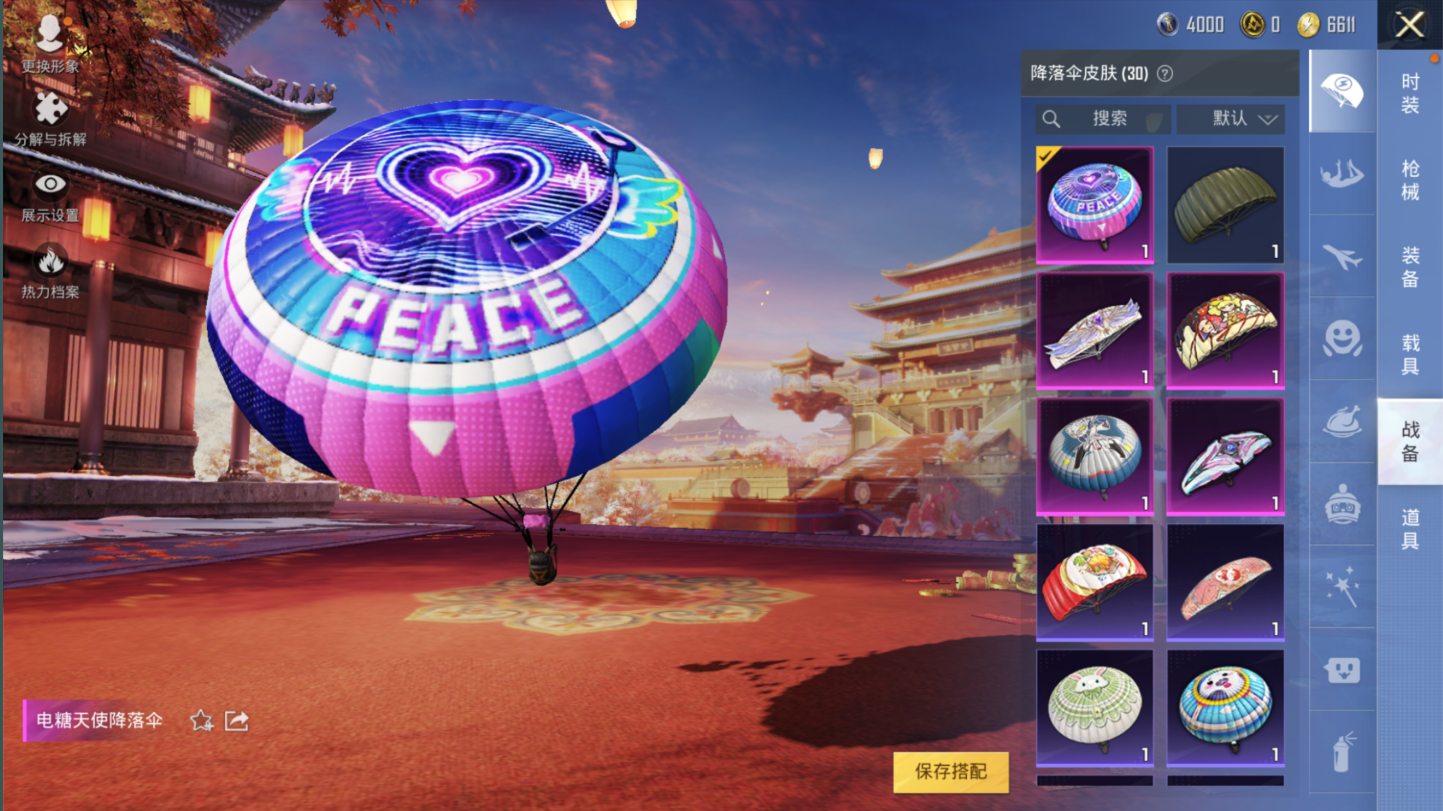Favorite the parachute with the star icon
Viewport: 1443px width, 811px height.
[x=201, y=721]
